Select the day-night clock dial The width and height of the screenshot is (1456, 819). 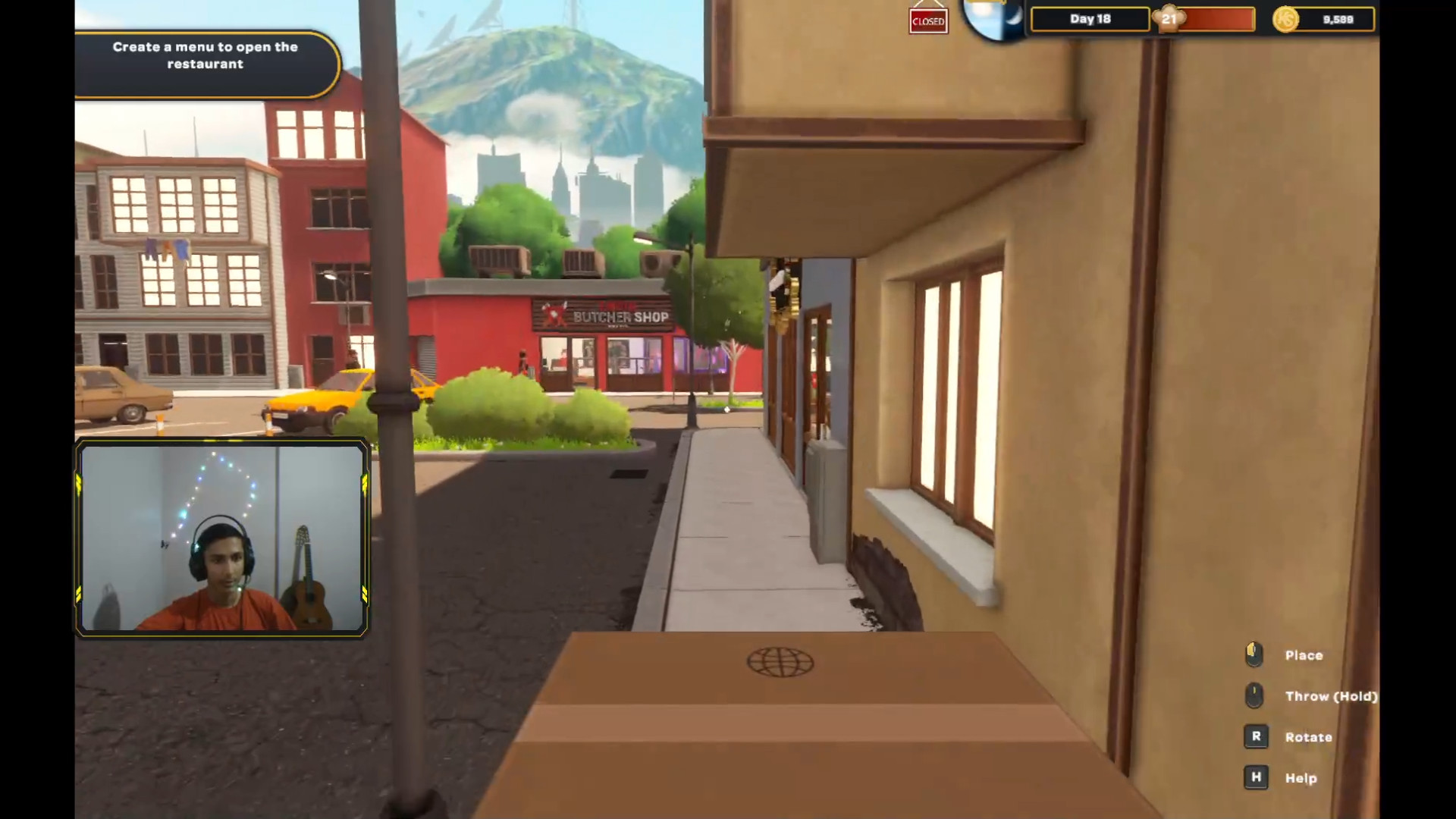pos(993,18)
